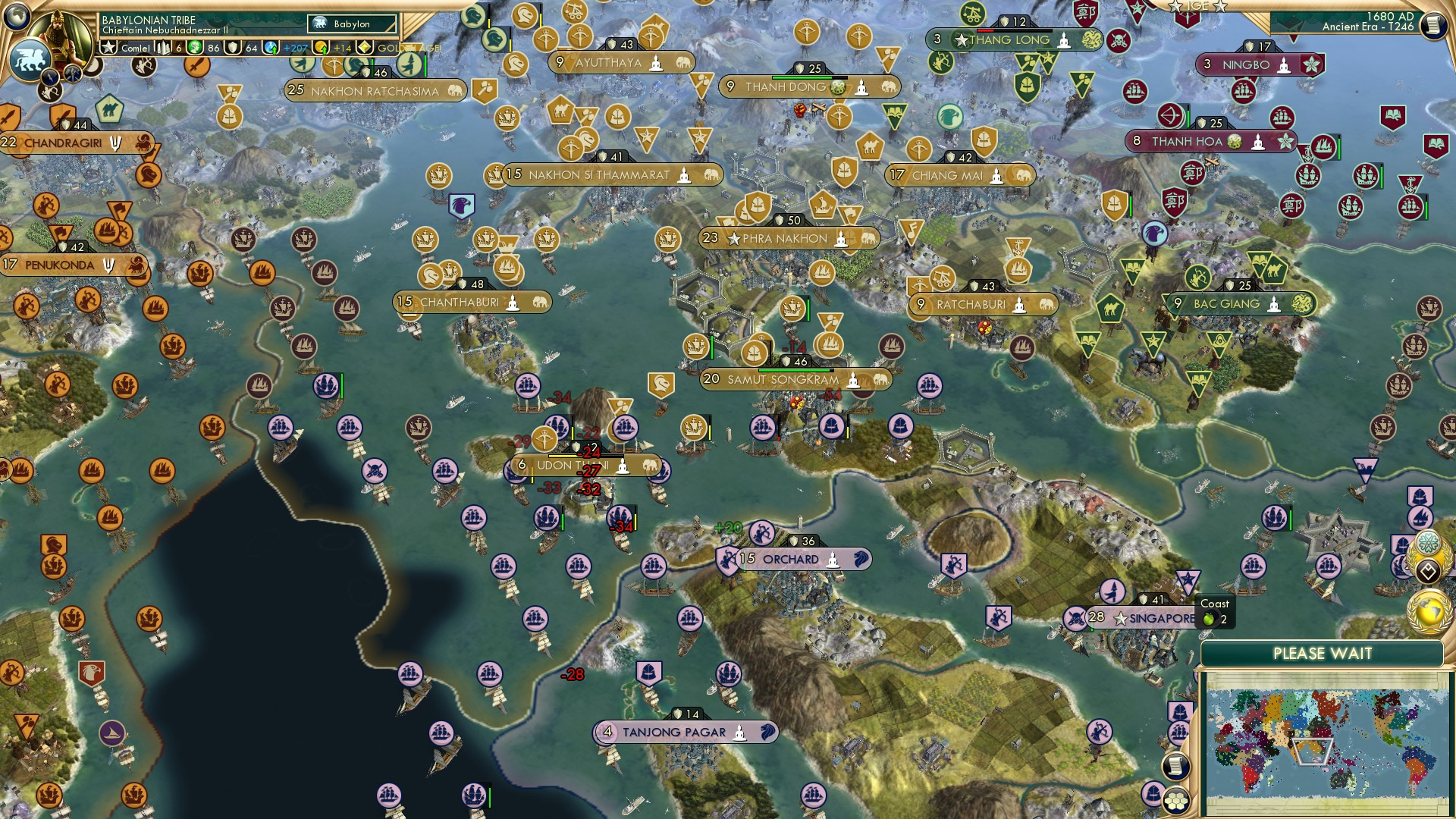Click the military shield icon showing 64
The height and width of the screenshot is (819, 1456).
(x=234, y=49)
